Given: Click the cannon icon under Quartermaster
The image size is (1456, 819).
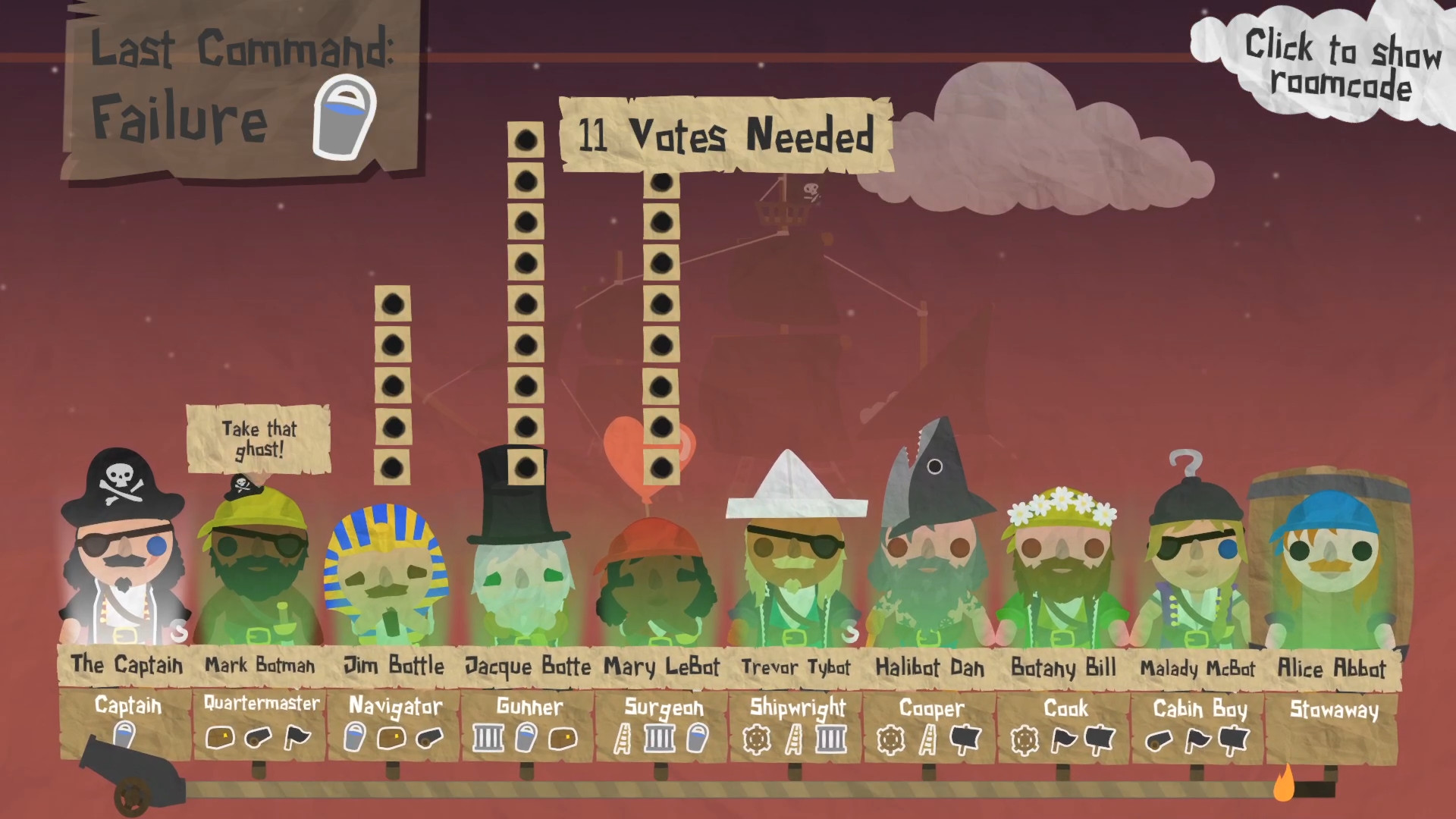Looking at the screenshot, I should tap(257, 737).
